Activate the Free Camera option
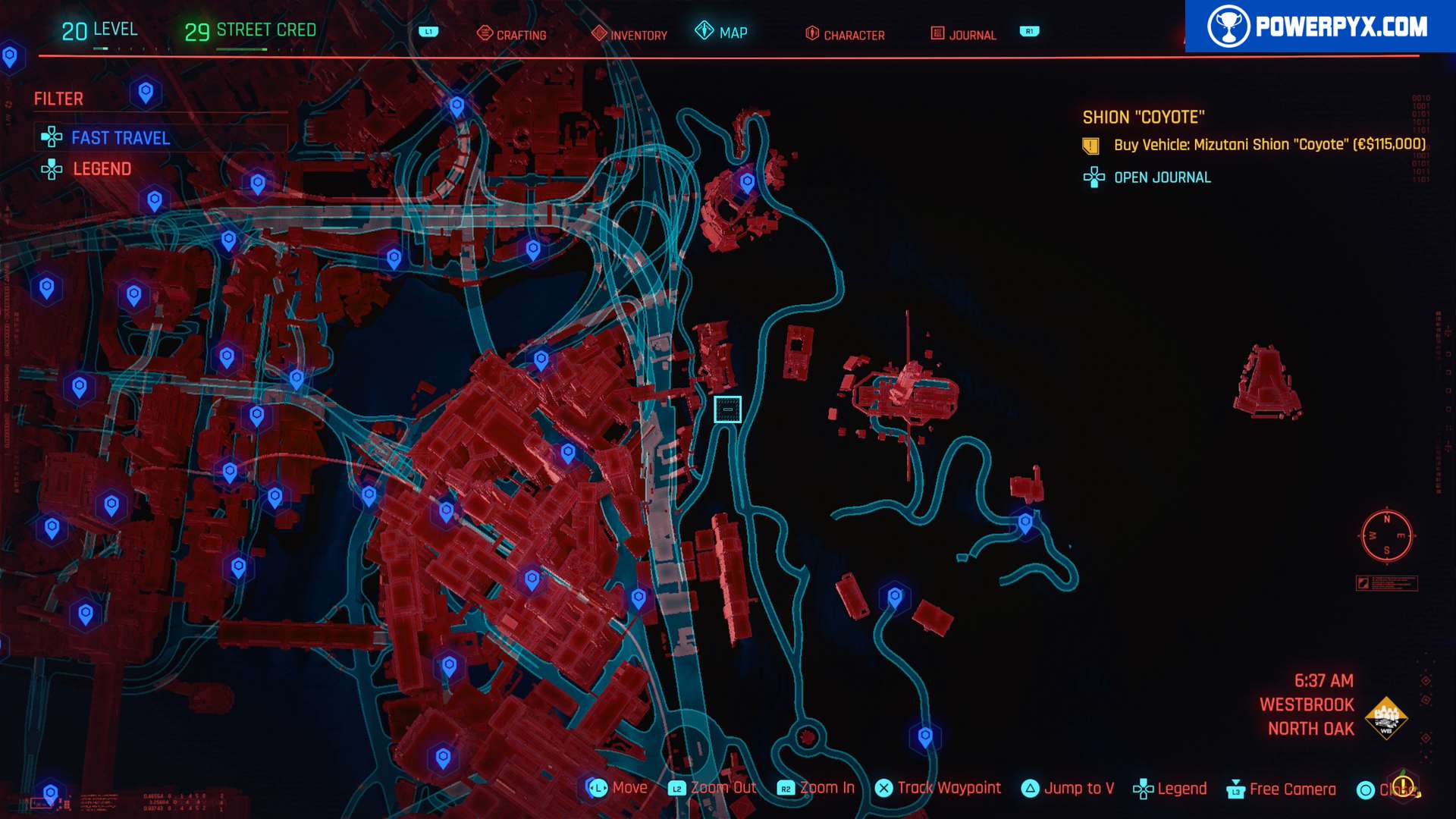The width and height of the screenshot is (1456, 819). click(1282, 789)
